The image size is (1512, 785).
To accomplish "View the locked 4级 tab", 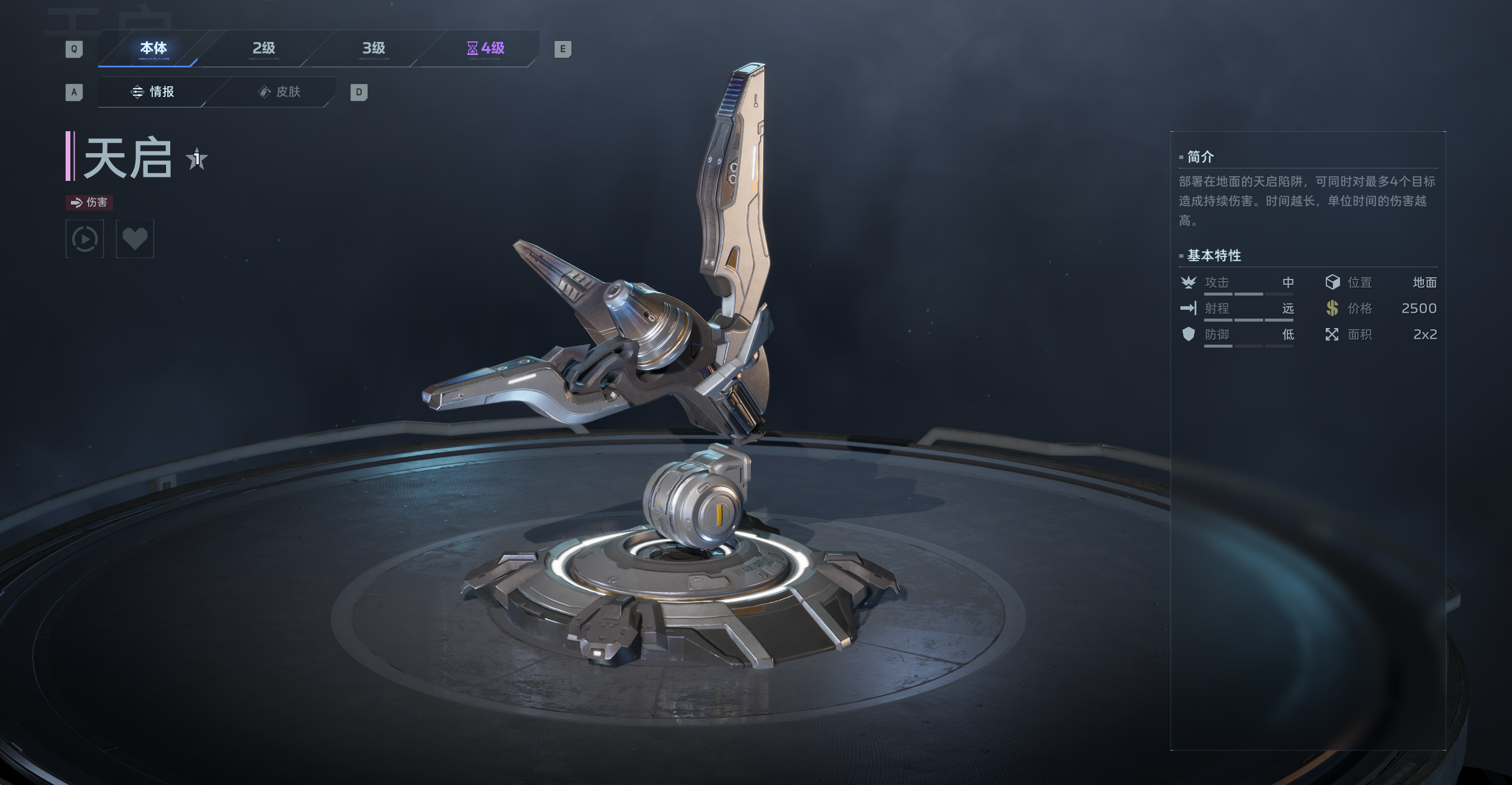I will 485,48.
